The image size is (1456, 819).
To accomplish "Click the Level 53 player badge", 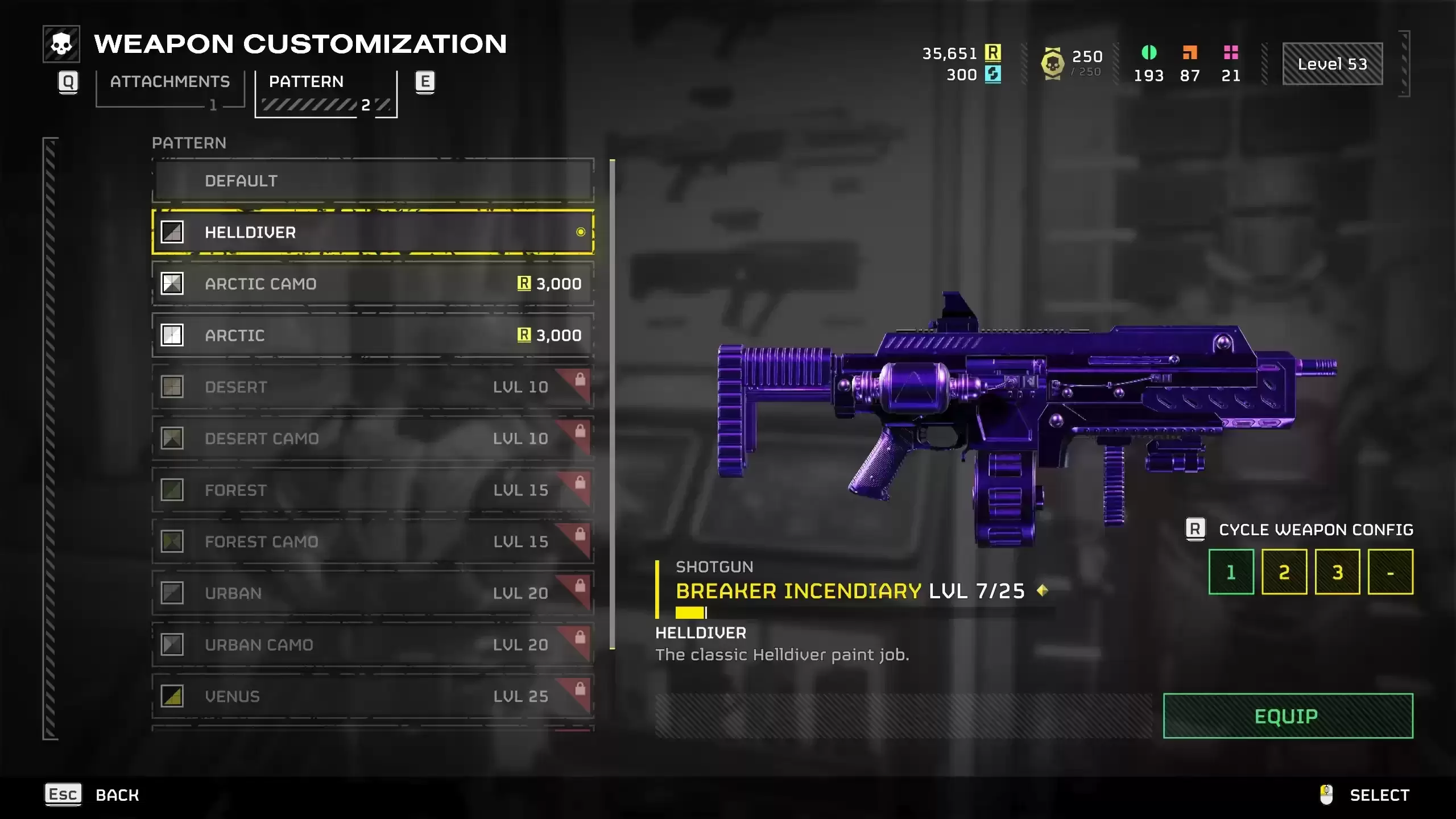I will [x=1332, y=64].
